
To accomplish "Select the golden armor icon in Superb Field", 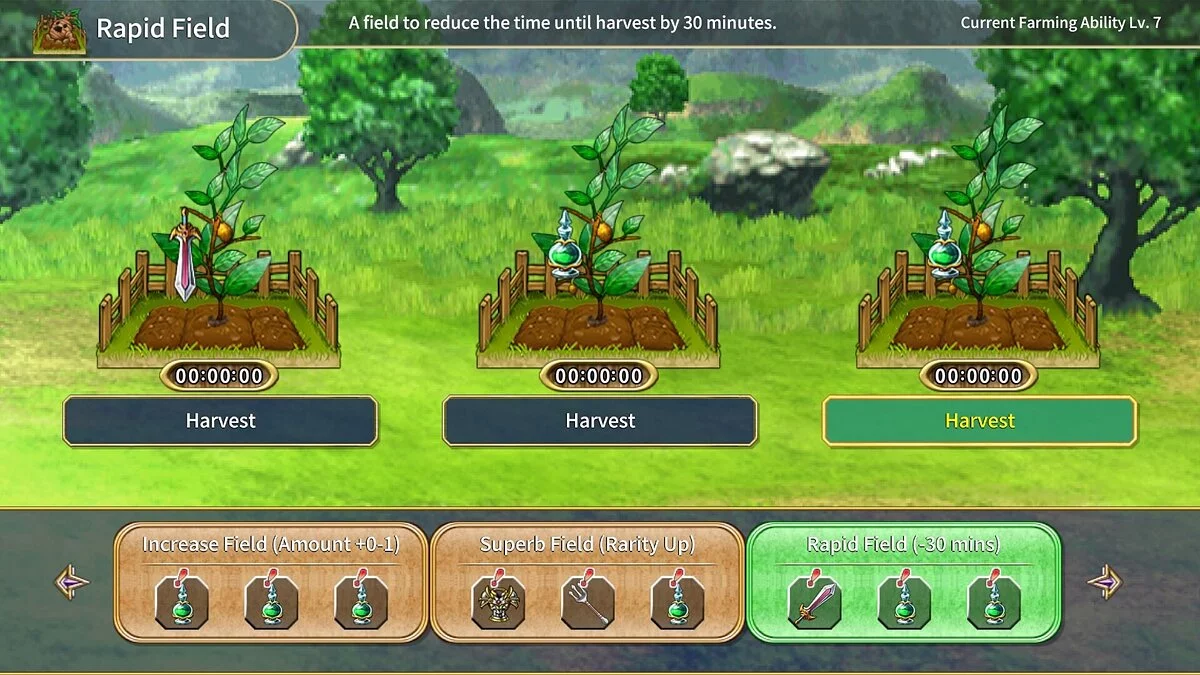I will tap(498, 602).
